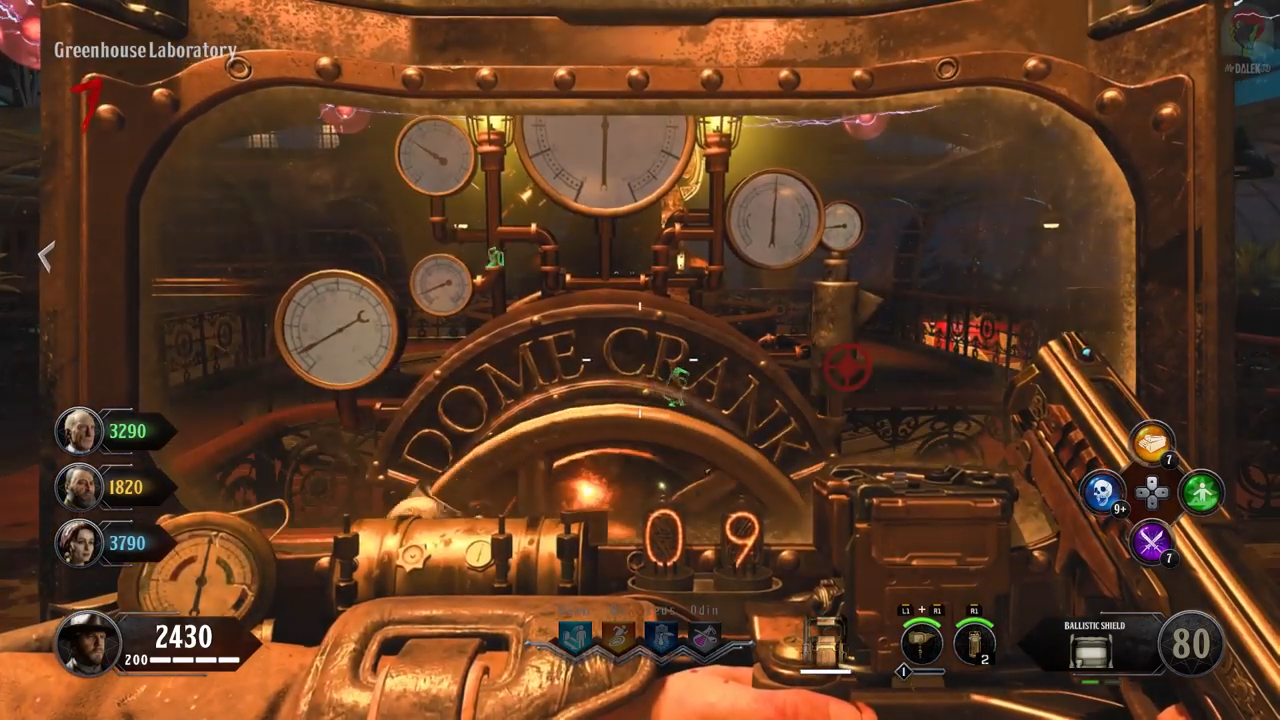Use the blue skull elixir
Screen dimensions: 1280x720
click(1102, 492)
